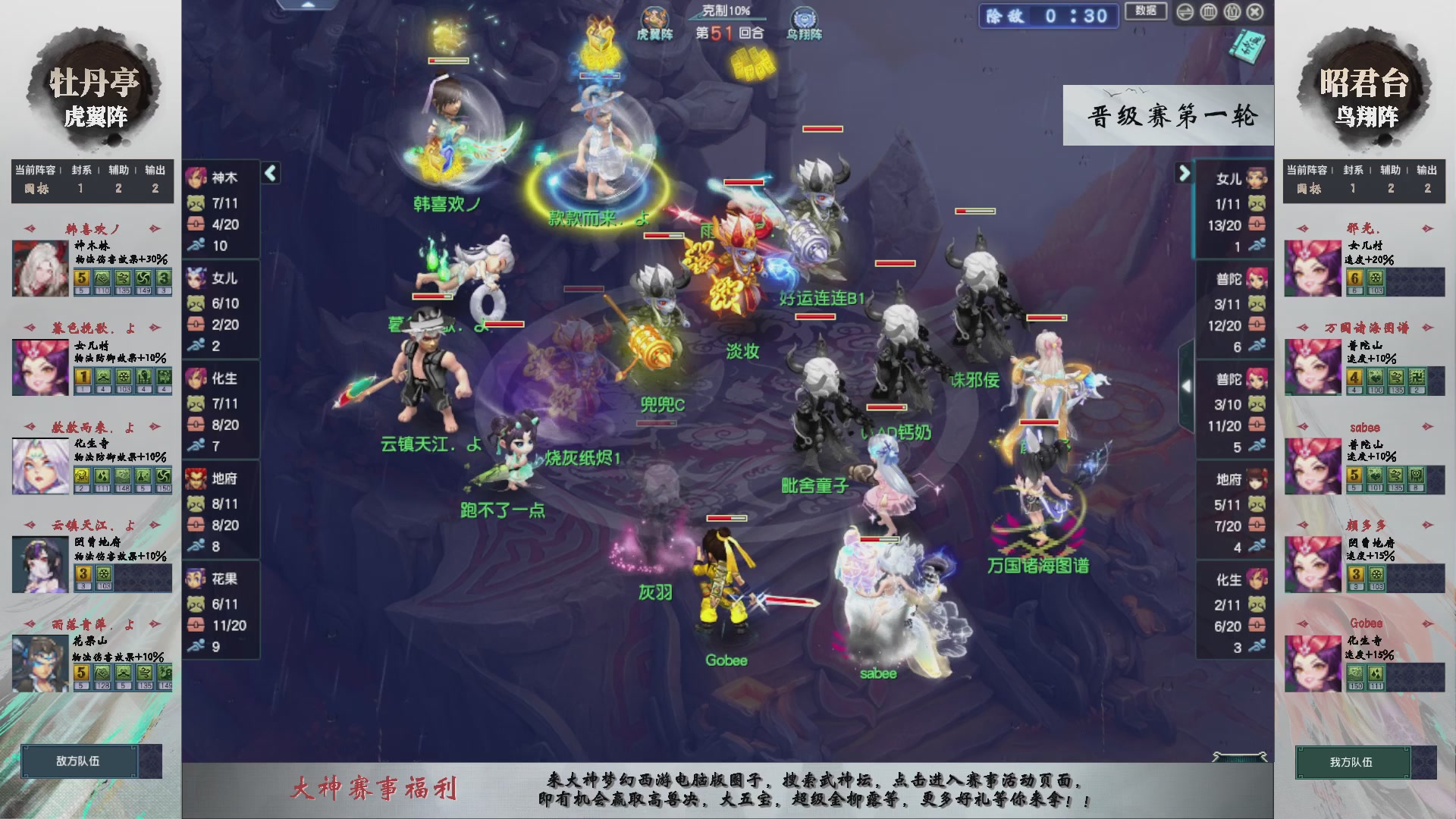Click the summon-beast circular icon beside the X button
This screenshot has height=819, width=1456.
(1232, 12)
